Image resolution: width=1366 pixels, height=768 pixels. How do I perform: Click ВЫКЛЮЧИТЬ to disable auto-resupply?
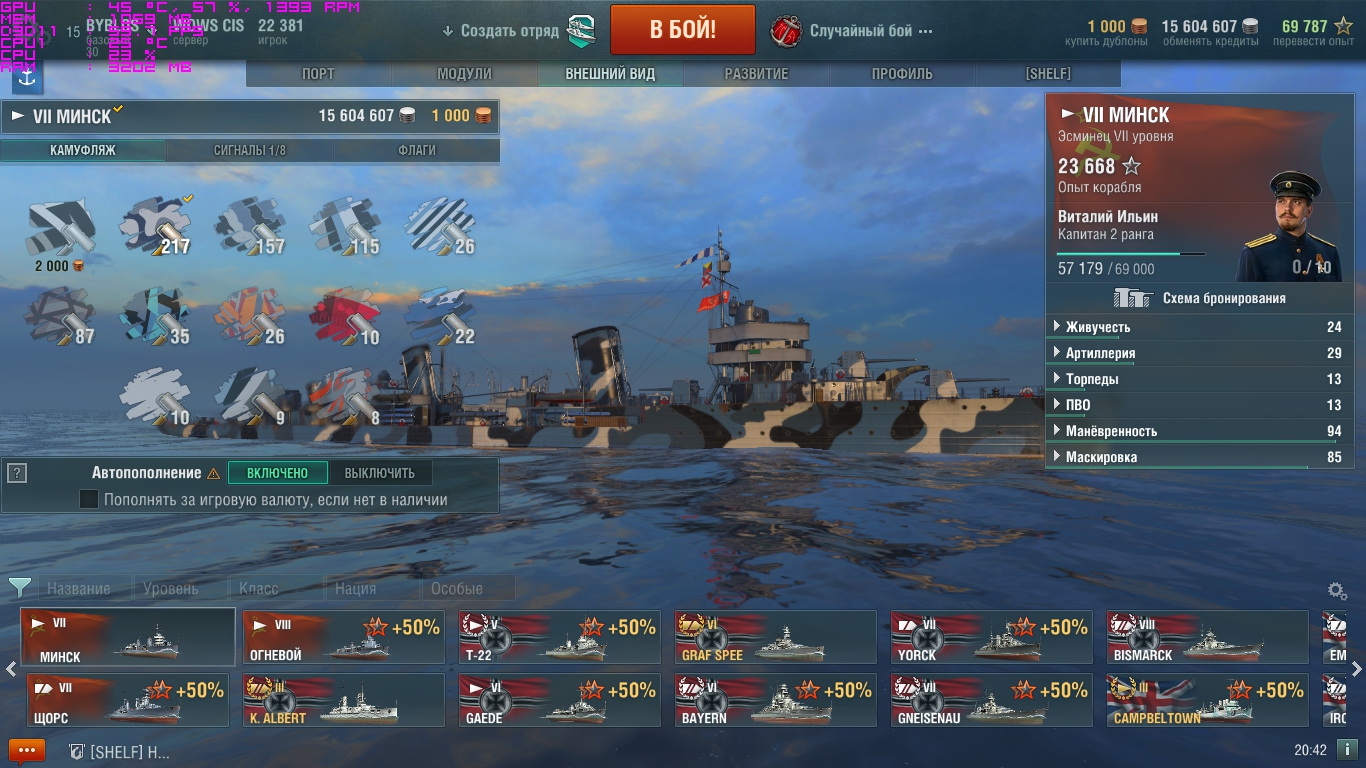pyautogui.click(x=379, y=473)
